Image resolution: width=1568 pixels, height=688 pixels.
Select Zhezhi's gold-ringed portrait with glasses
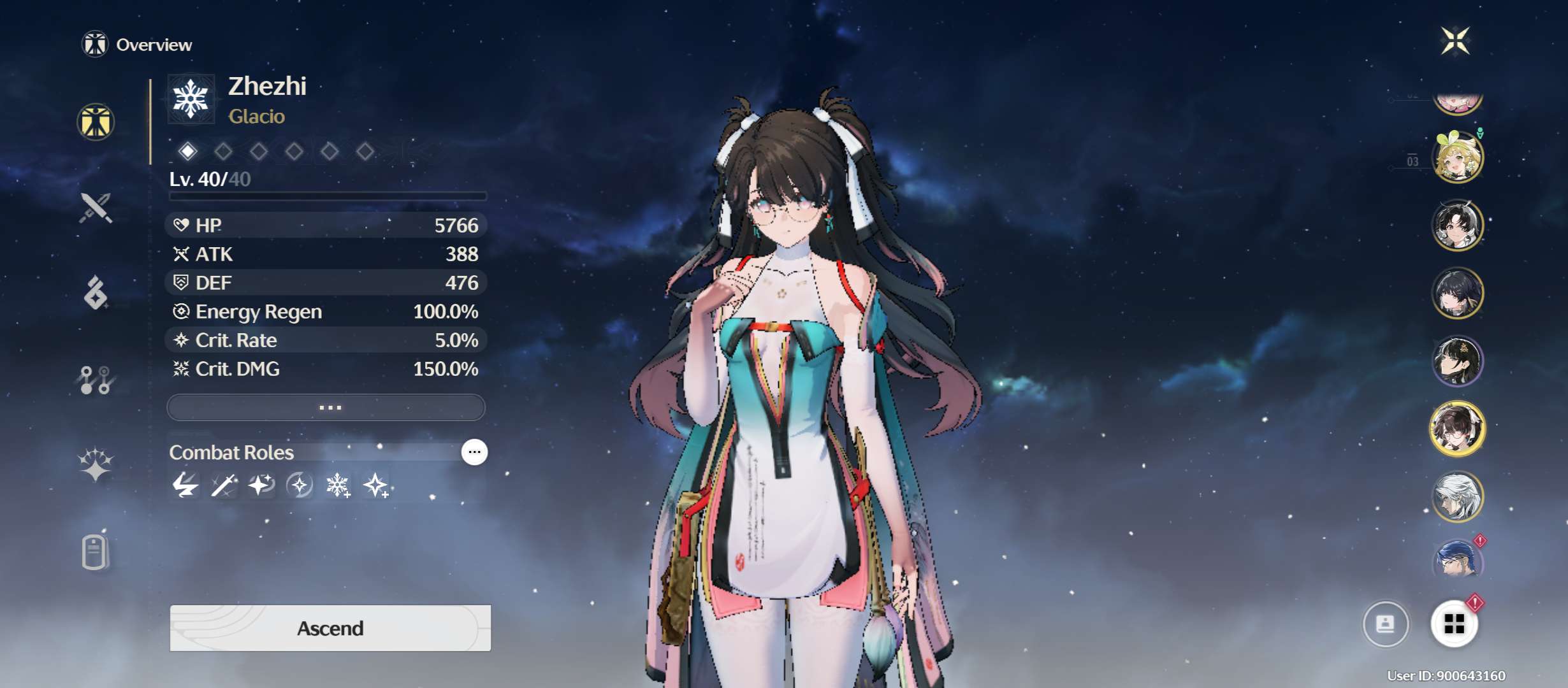coord(1457,429)
